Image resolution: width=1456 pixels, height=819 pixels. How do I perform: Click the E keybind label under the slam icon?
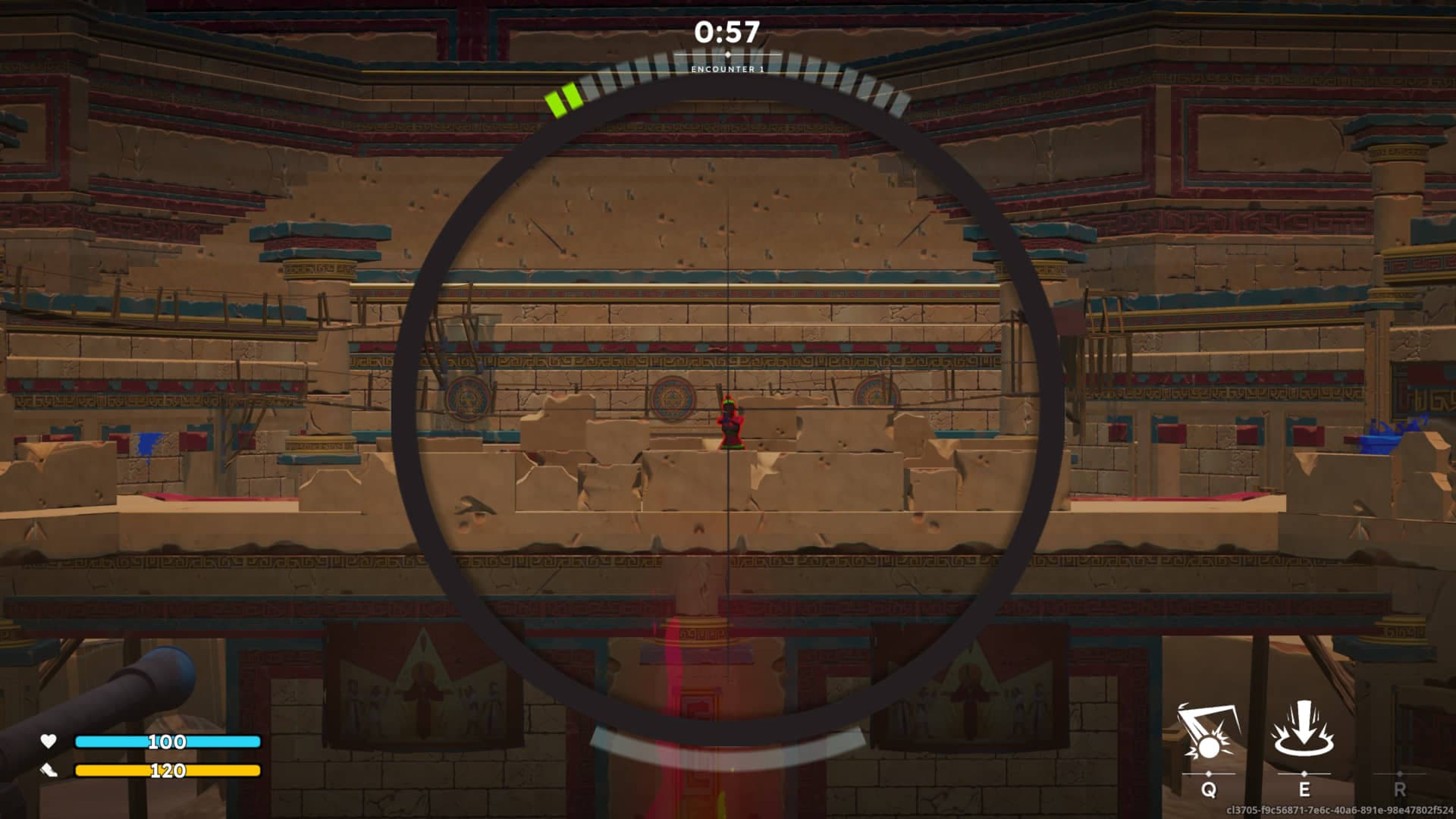pos(1304,791)
